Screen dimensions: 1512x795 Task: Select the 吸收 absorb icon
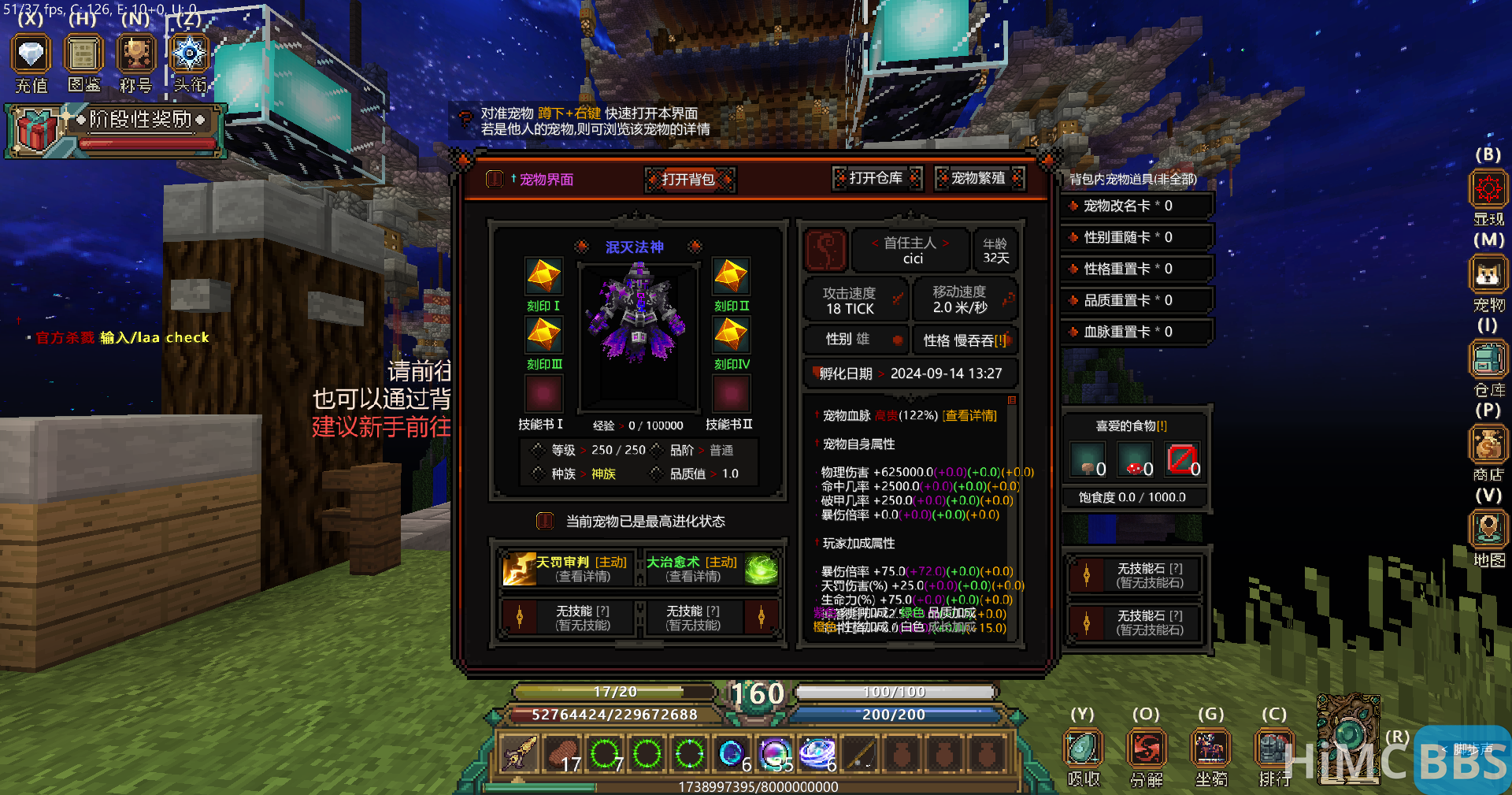tap(1083, 746)
